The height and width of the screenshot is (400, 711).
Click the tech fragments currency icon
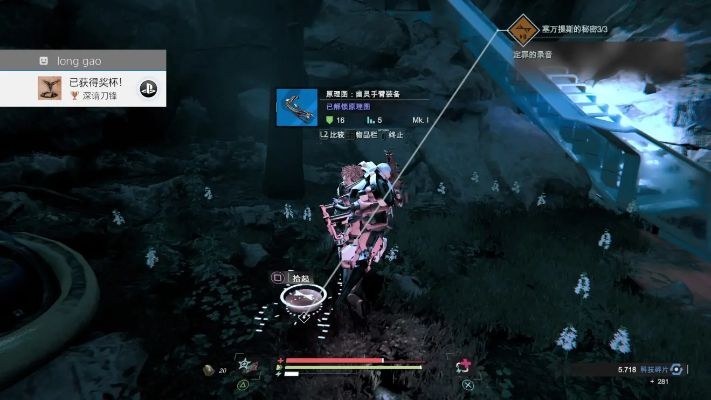click(676, 369)
